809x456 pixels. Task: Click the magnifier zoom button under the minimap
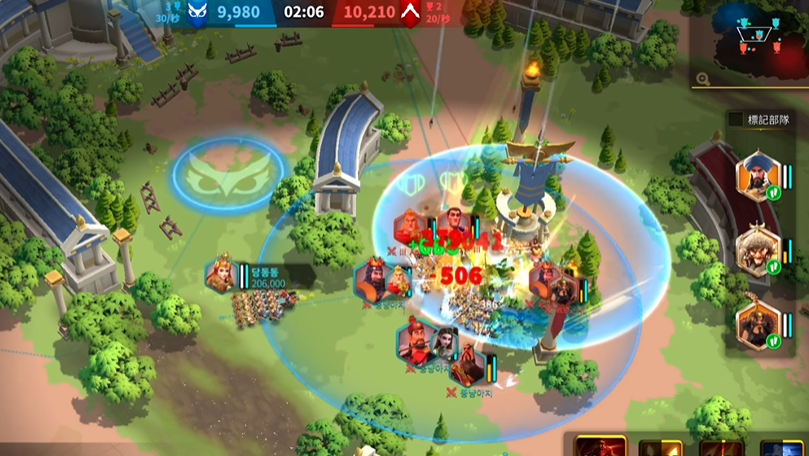click(x=704, y=79)
